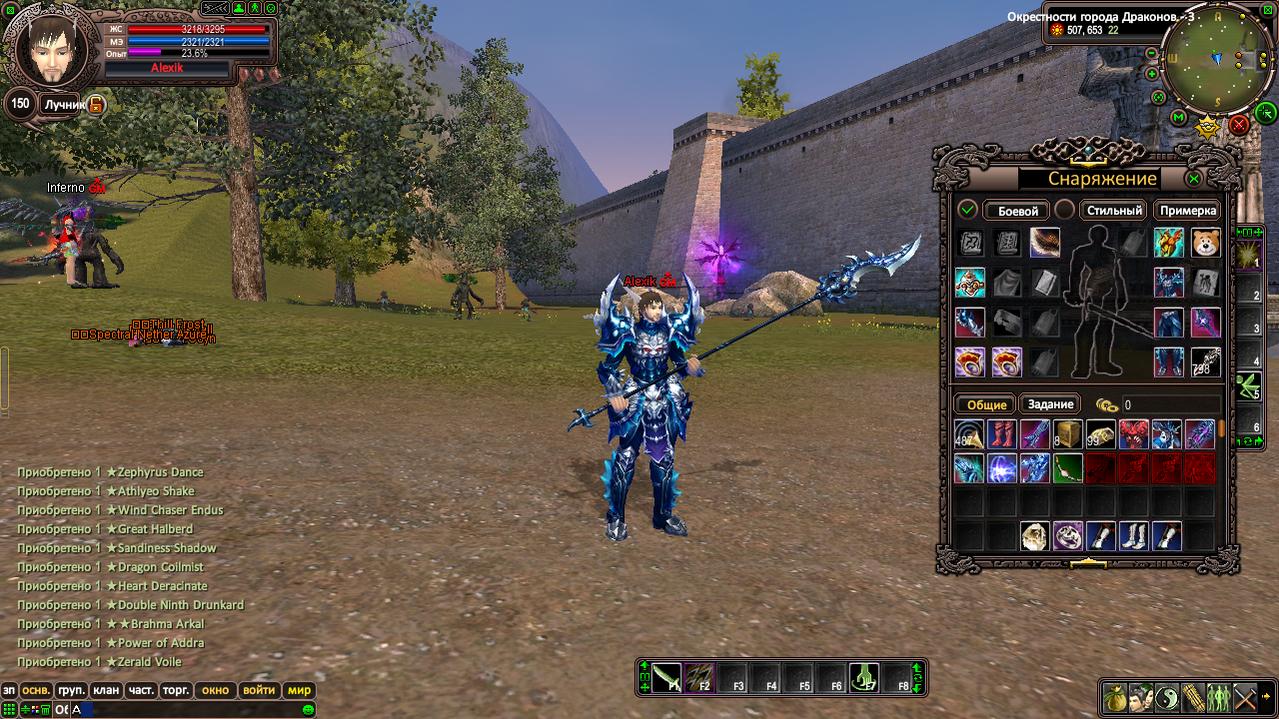The image size is (1279, 719).
Task: Close the Снаряжение equipment window
Action: click(x=1193, y=179)
